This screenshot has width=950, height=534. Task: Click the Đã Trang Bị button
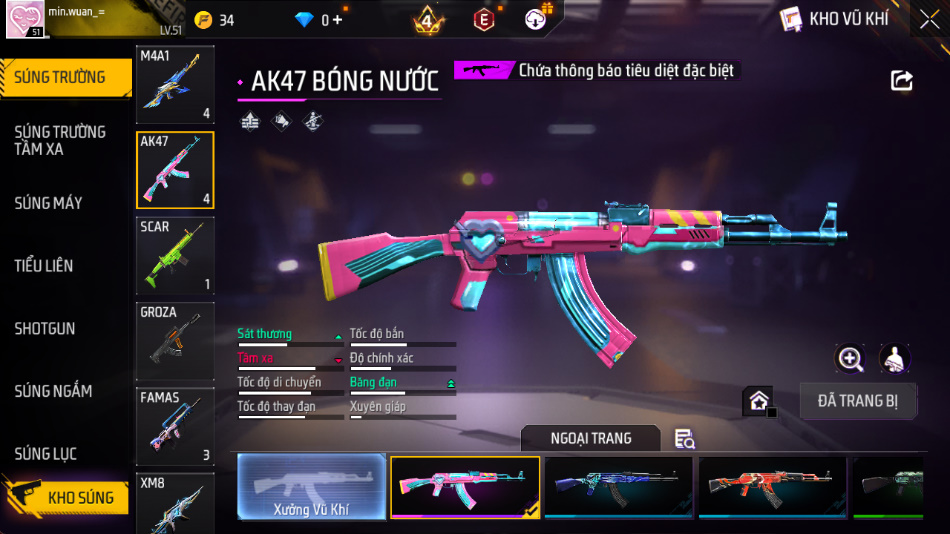[858, 401]
